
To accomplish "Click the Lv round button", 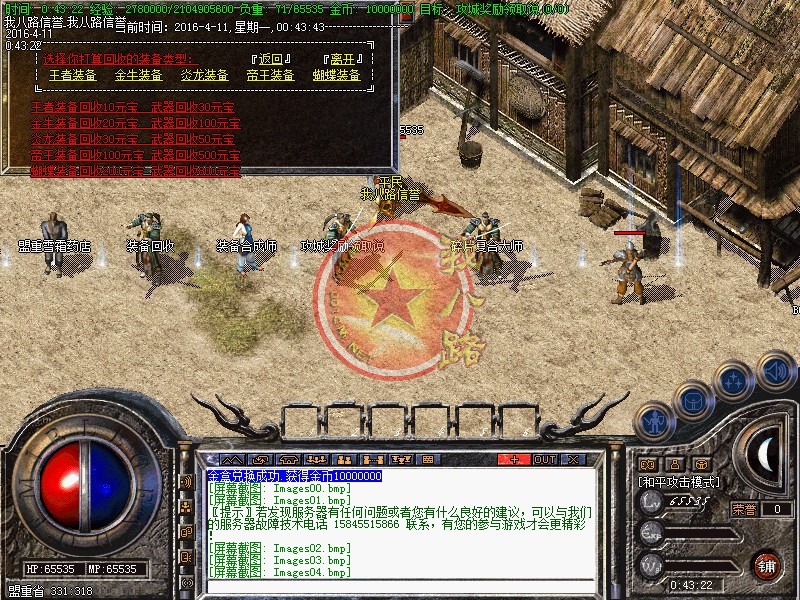I will coord(651,505).
